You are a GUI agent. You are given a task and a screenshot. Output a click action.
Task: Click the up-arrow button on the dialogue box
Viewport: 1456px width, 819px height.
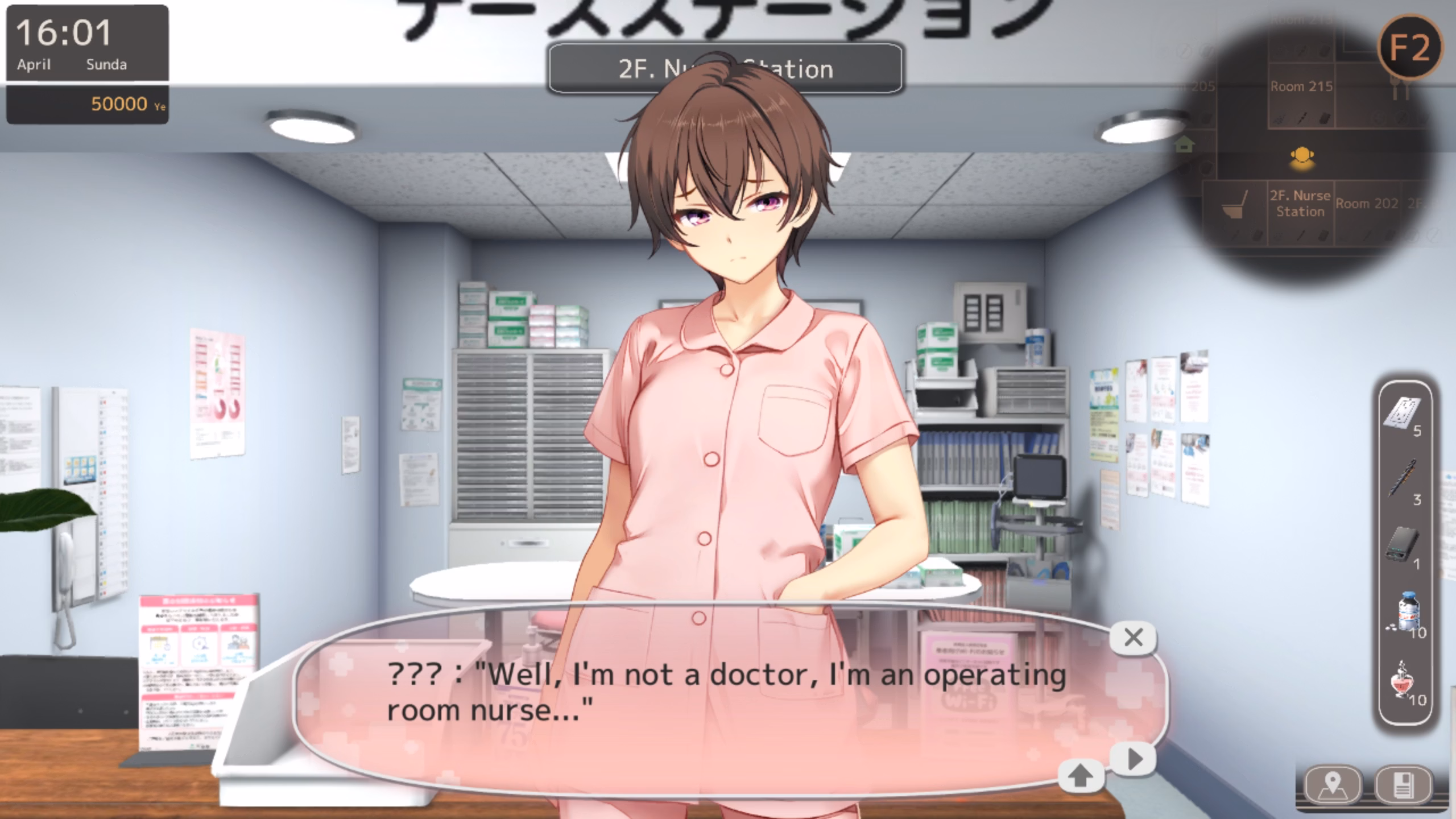coord(1081,775)
